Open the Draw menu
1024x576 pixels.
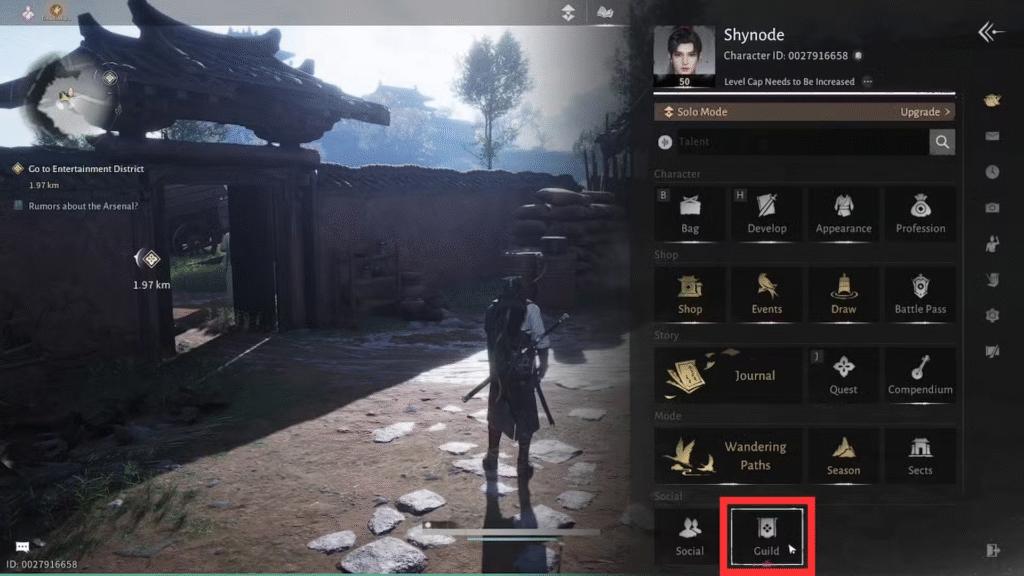click(x=843, y=294)
